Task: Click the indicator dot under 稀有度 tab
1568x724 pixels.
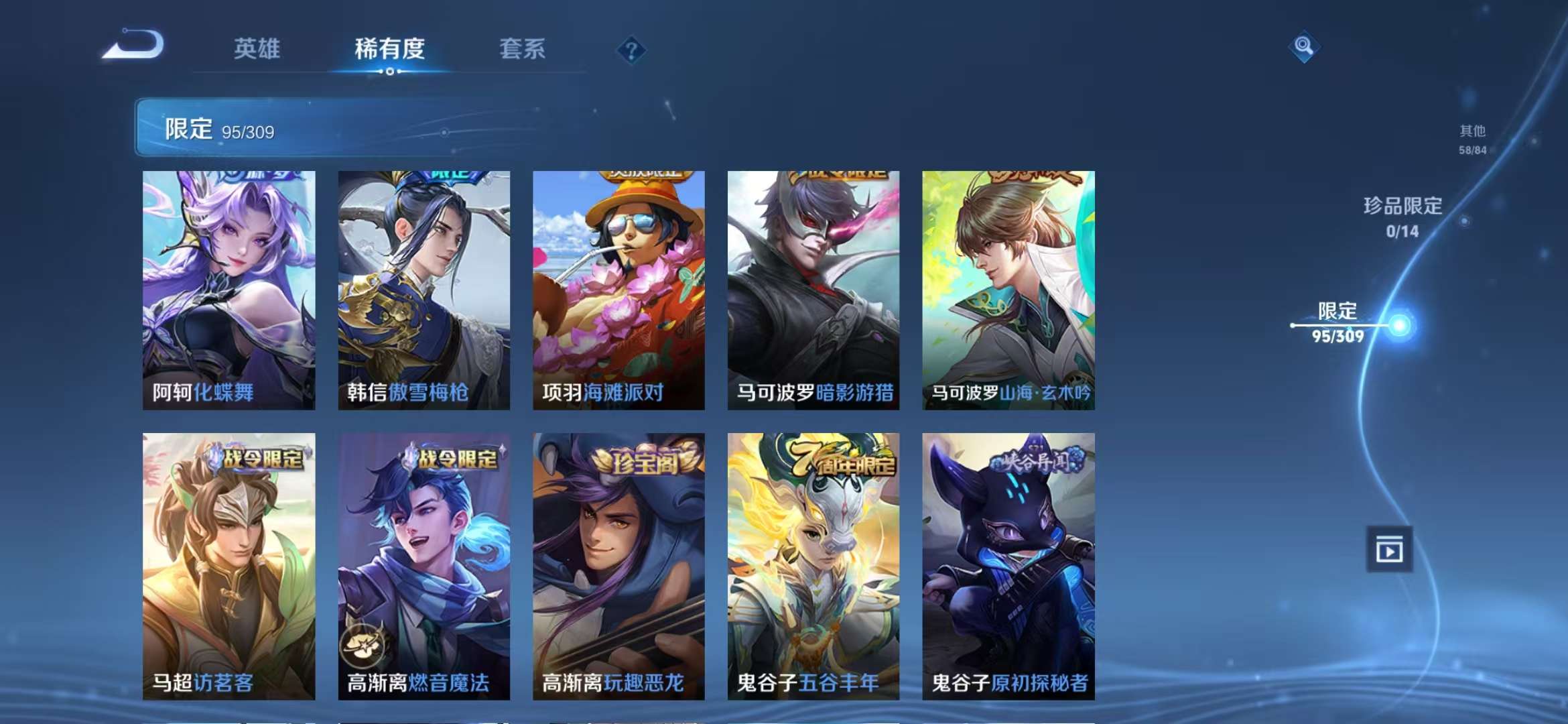Action: pos(391,70)
